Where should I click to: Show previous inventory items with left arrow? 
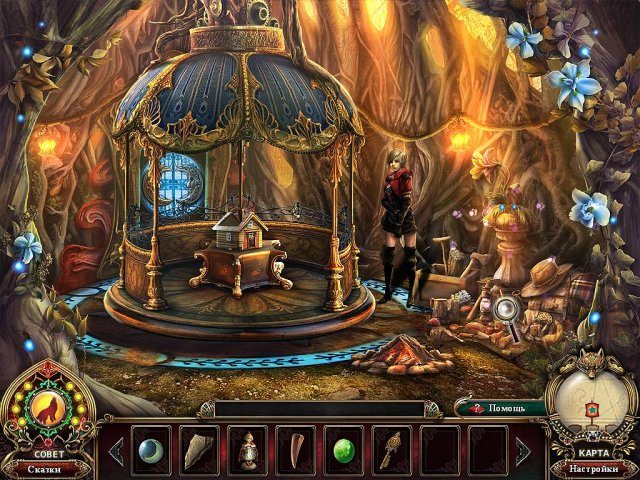(x=115, y=451)
